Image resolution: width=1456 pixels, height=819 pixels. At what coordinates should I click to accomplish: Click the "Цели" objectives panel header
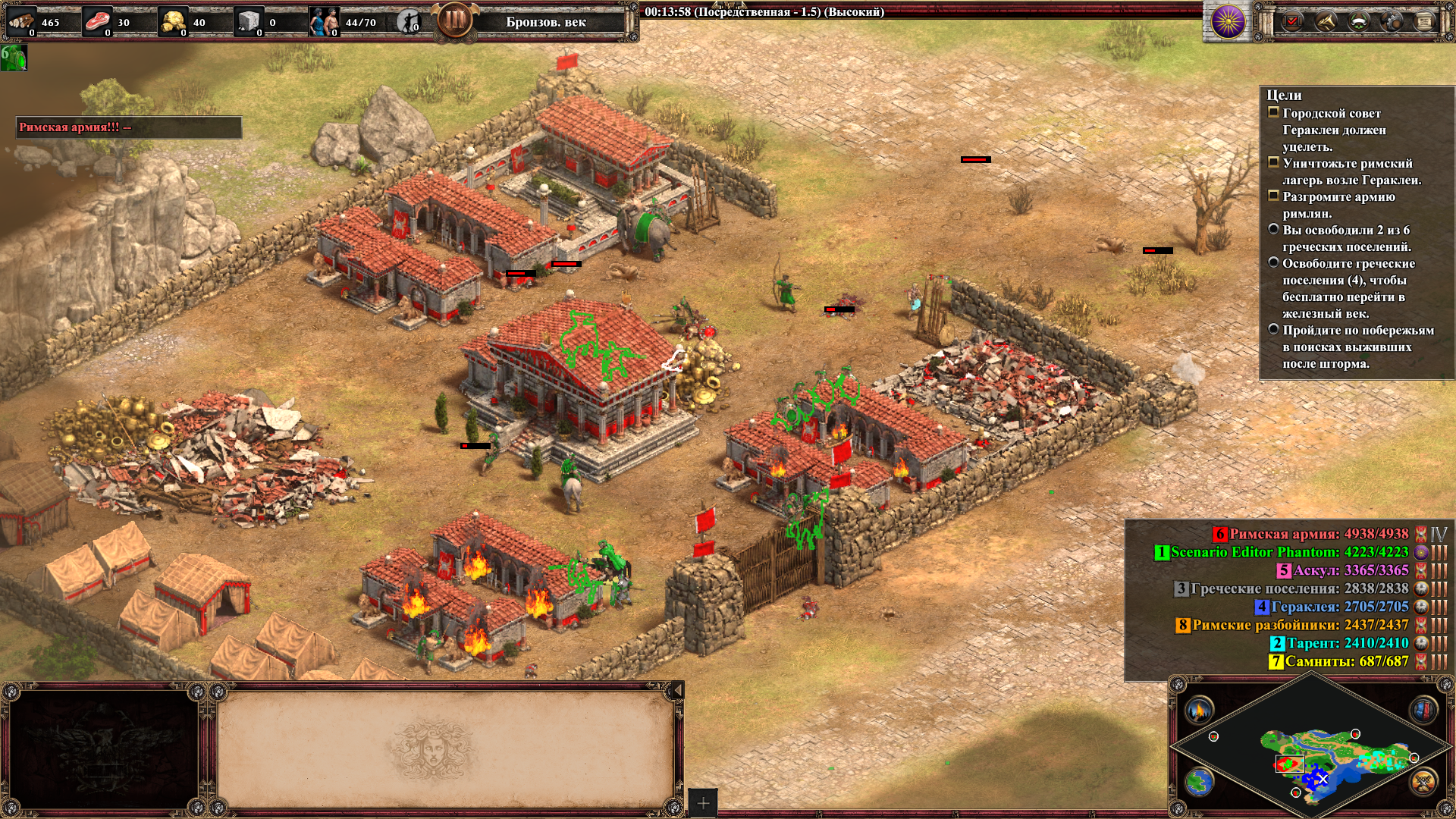point(1284,96)
